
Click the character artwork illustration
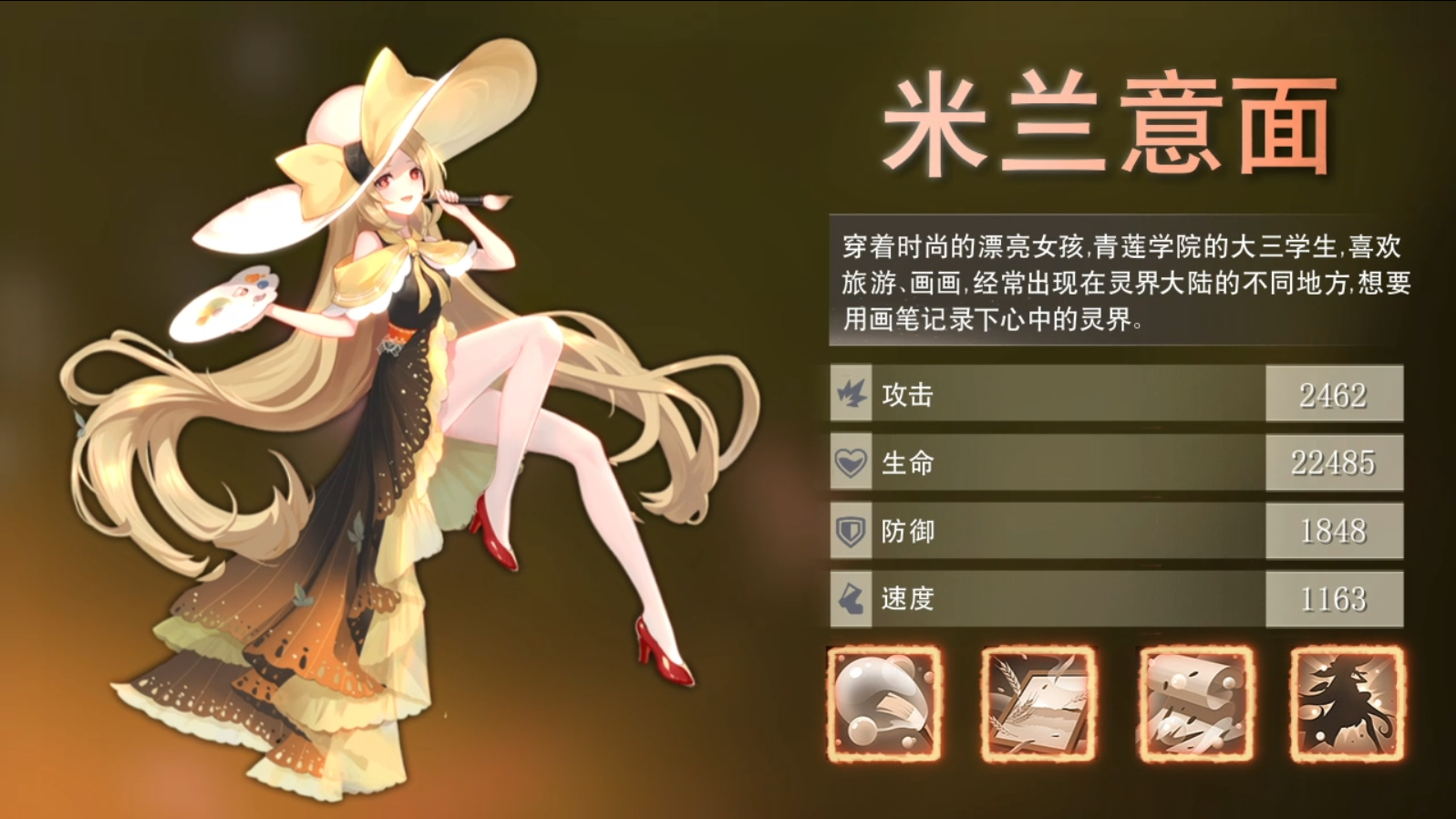392,410
